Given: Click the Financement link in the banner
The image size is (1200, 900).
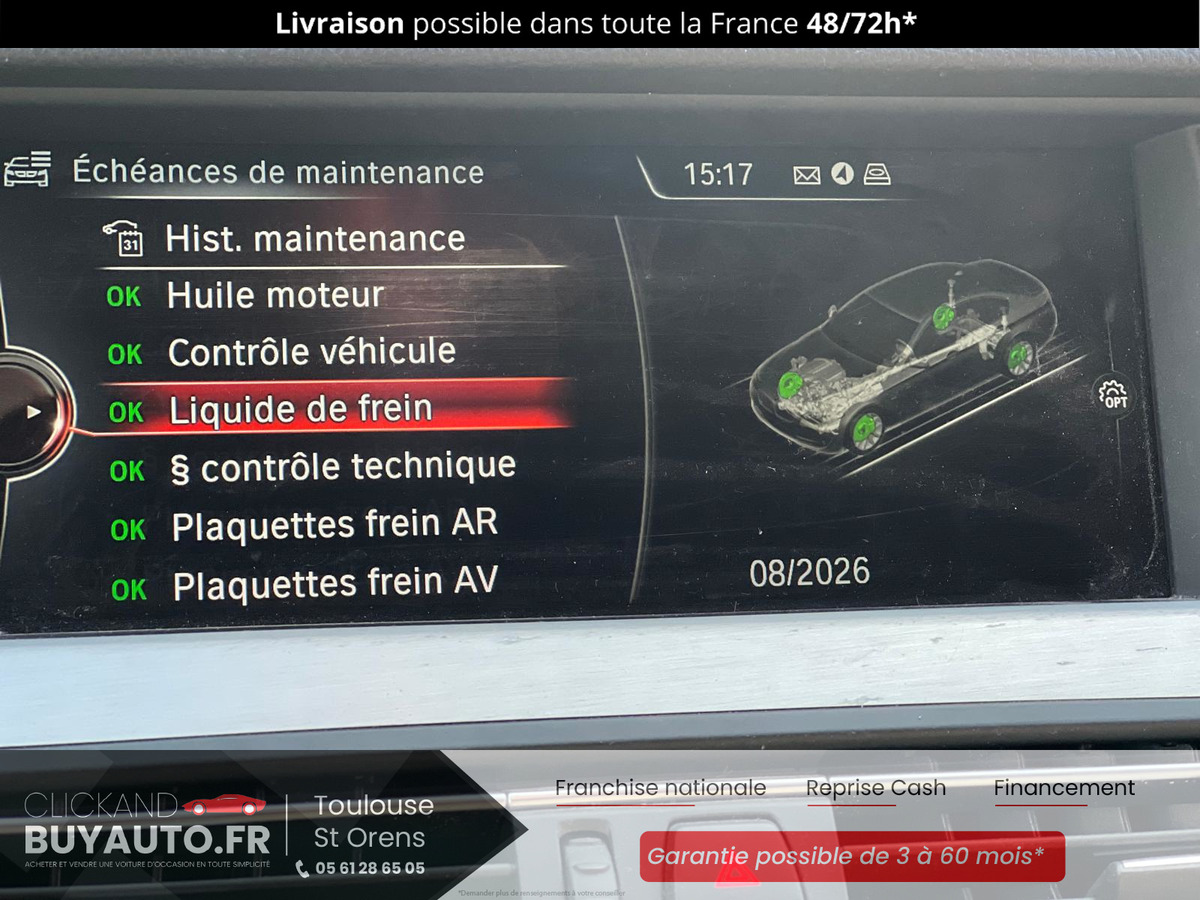Looking at the screenshot, I should coord(1064,788).
